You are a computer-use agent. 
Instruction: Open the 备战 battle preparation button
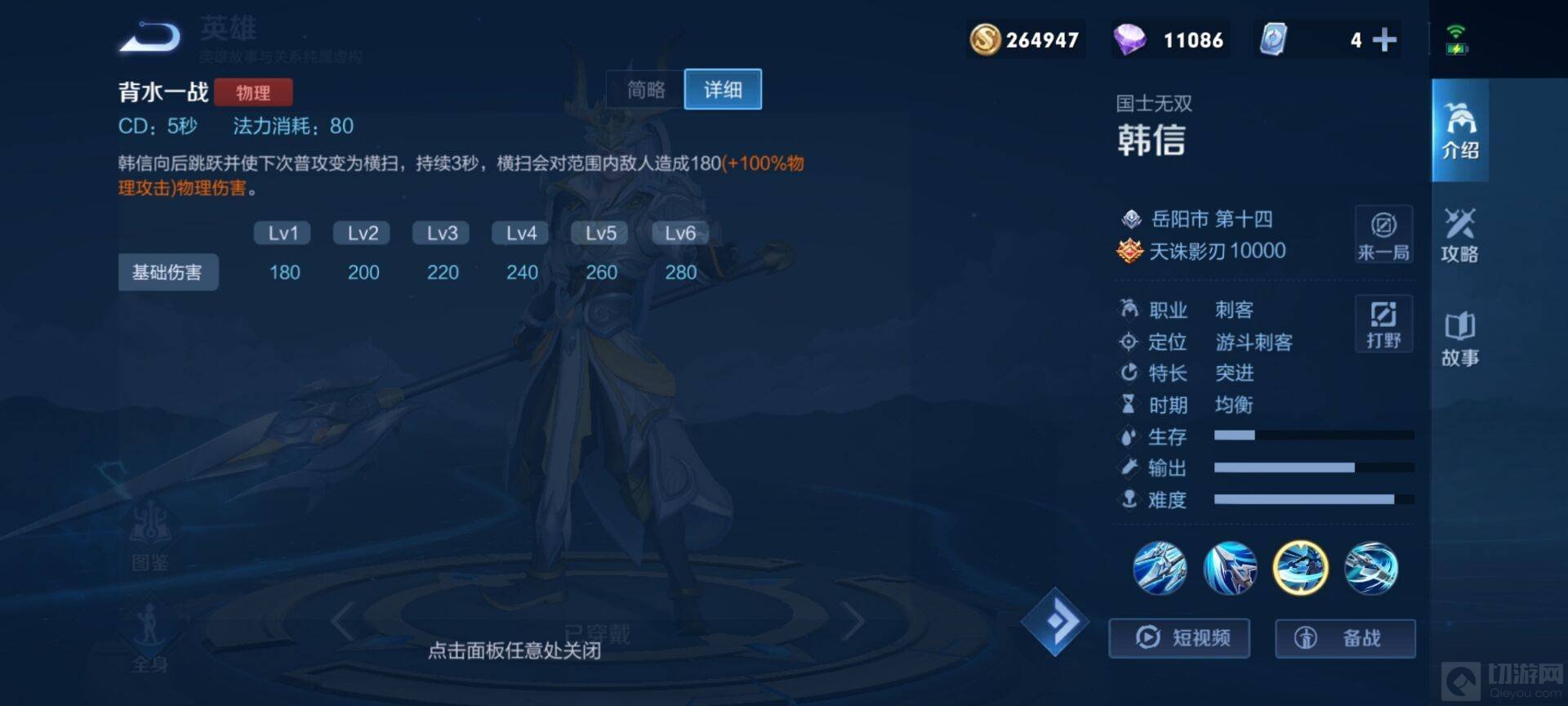(x=1345, y=637)
